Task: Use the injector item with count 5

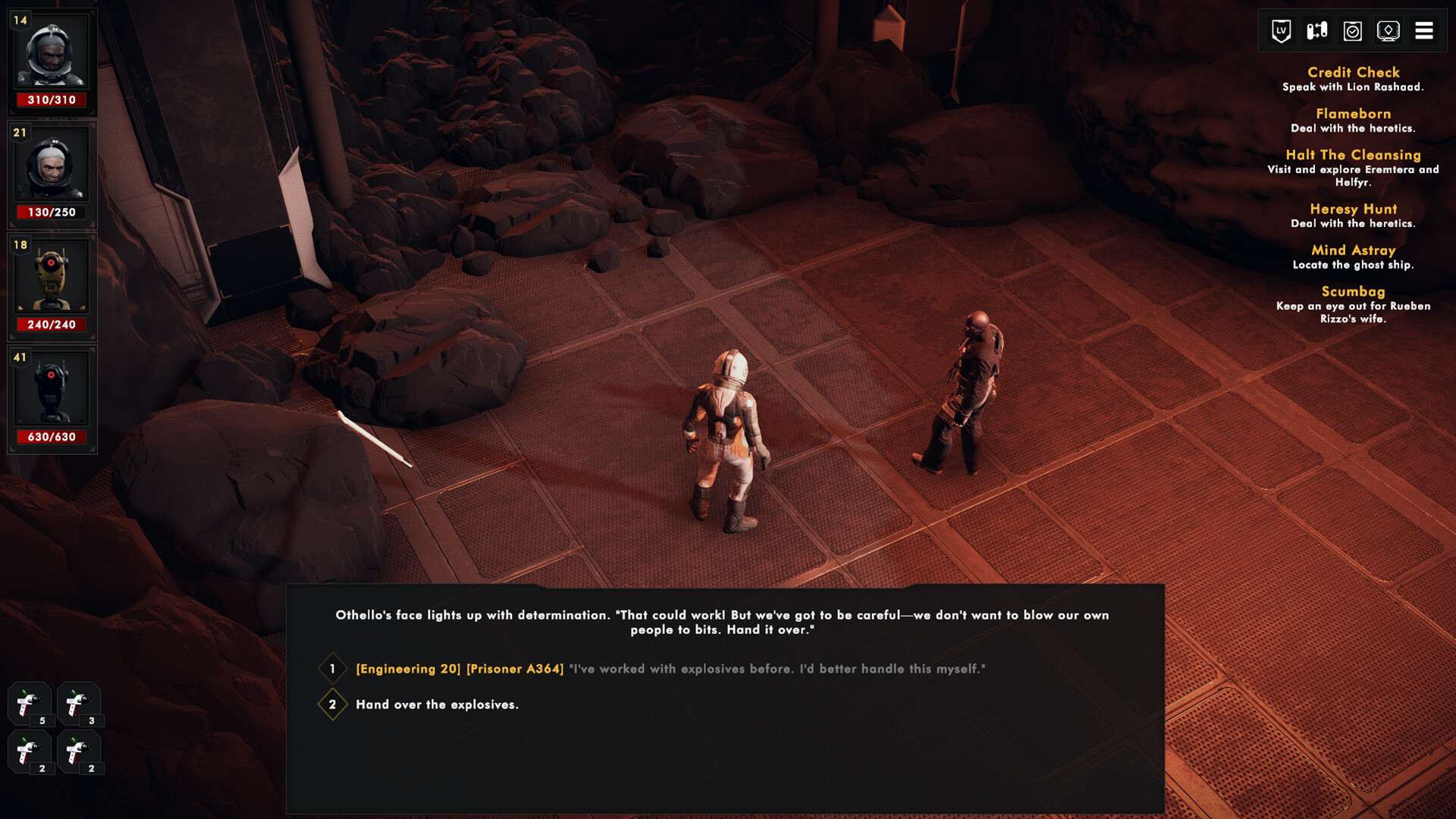Action: [29, 704]
